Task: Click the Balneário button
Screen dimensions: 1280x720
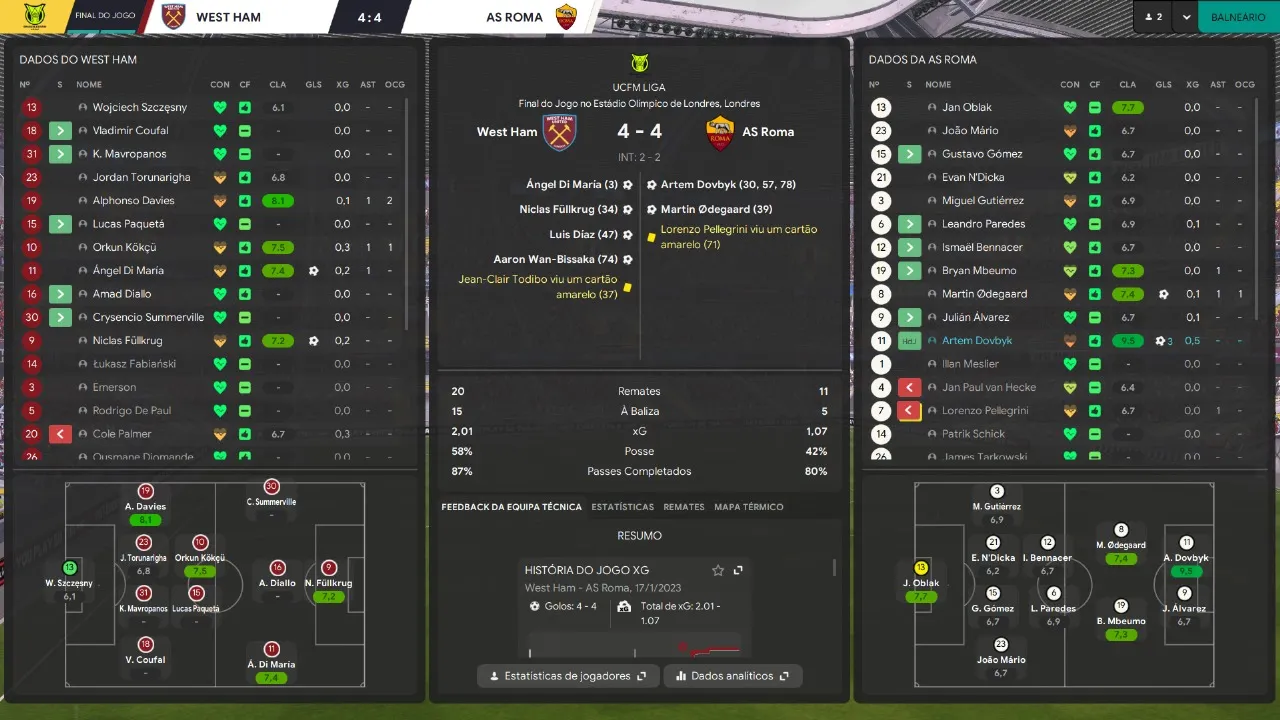Action: point(1237,17)
